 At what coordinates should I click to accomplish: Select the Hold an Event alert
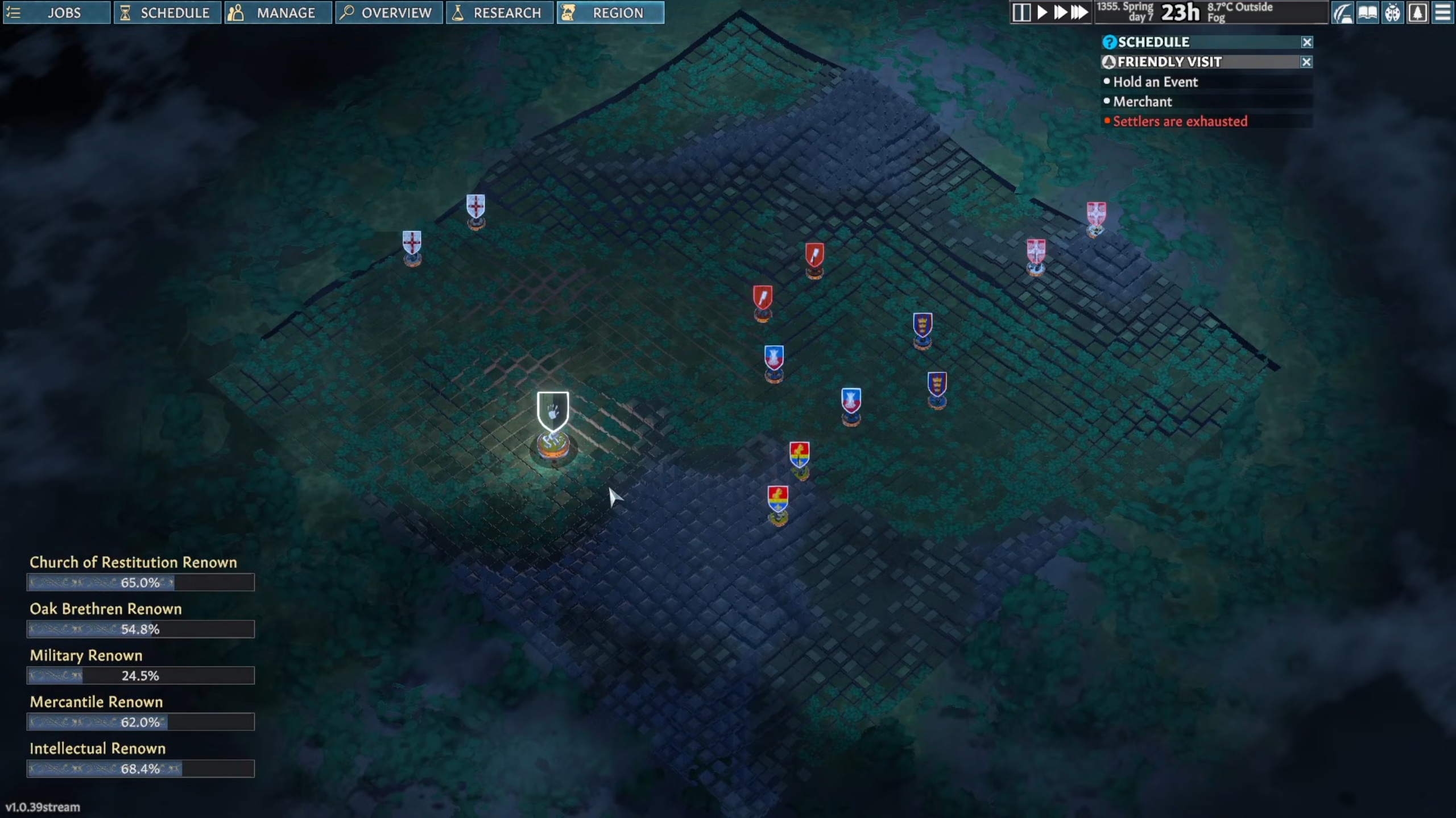click(1155, 82)
